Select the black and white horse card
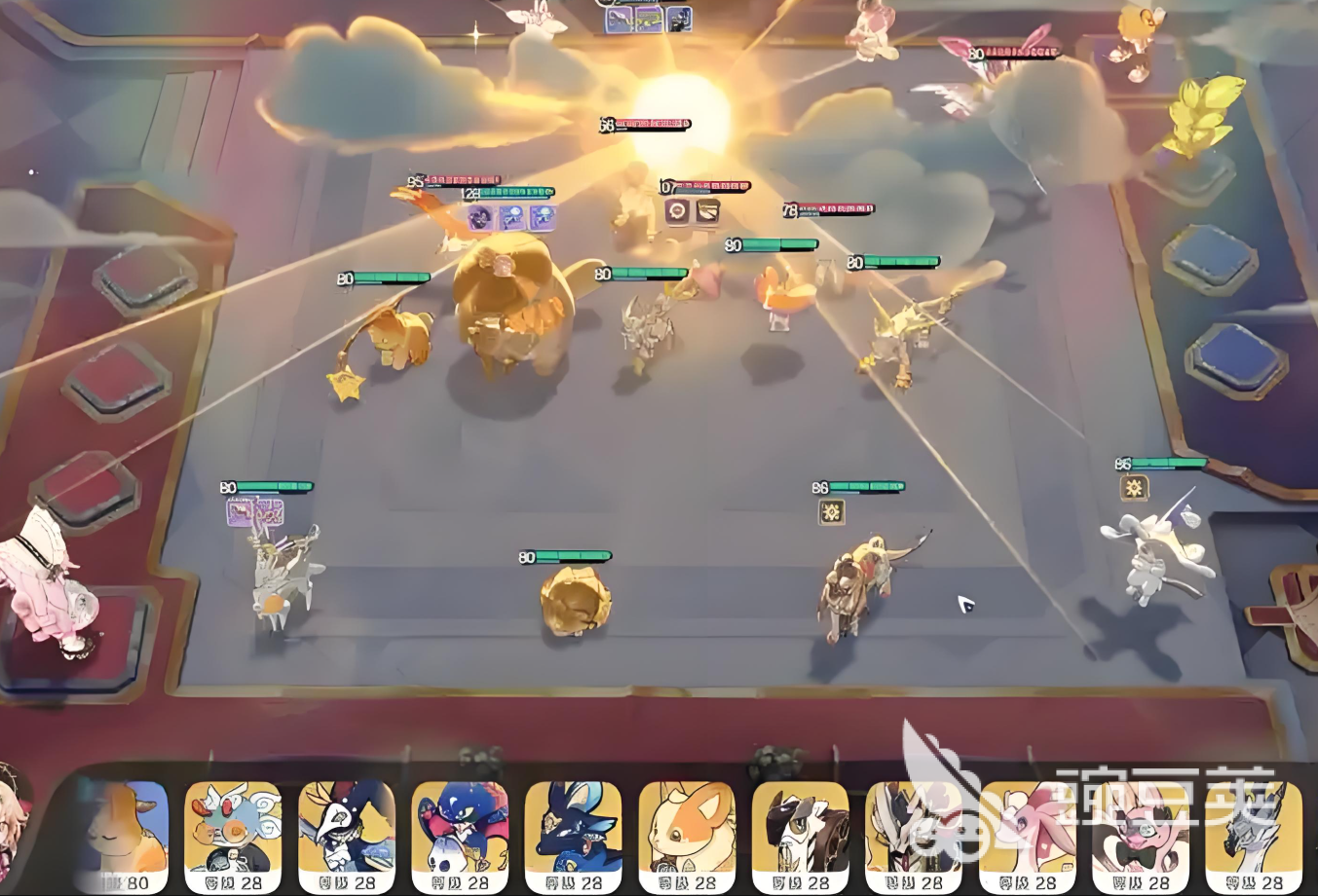 tap(801, 836)
